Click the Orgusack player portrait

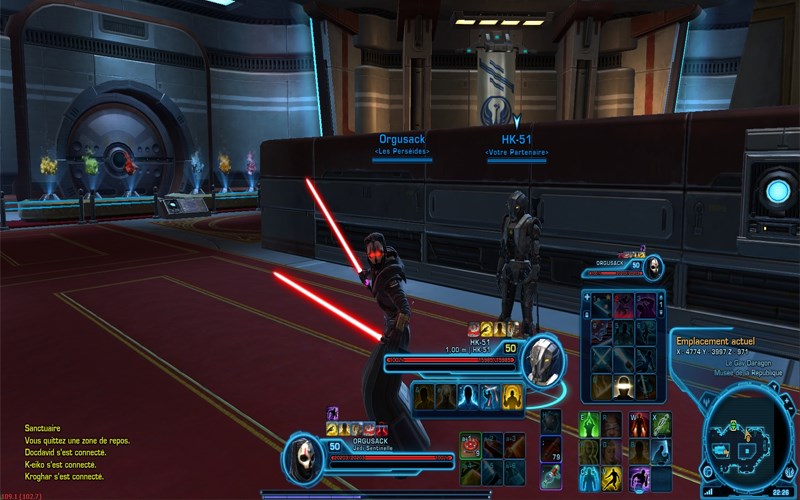point(305,458)
